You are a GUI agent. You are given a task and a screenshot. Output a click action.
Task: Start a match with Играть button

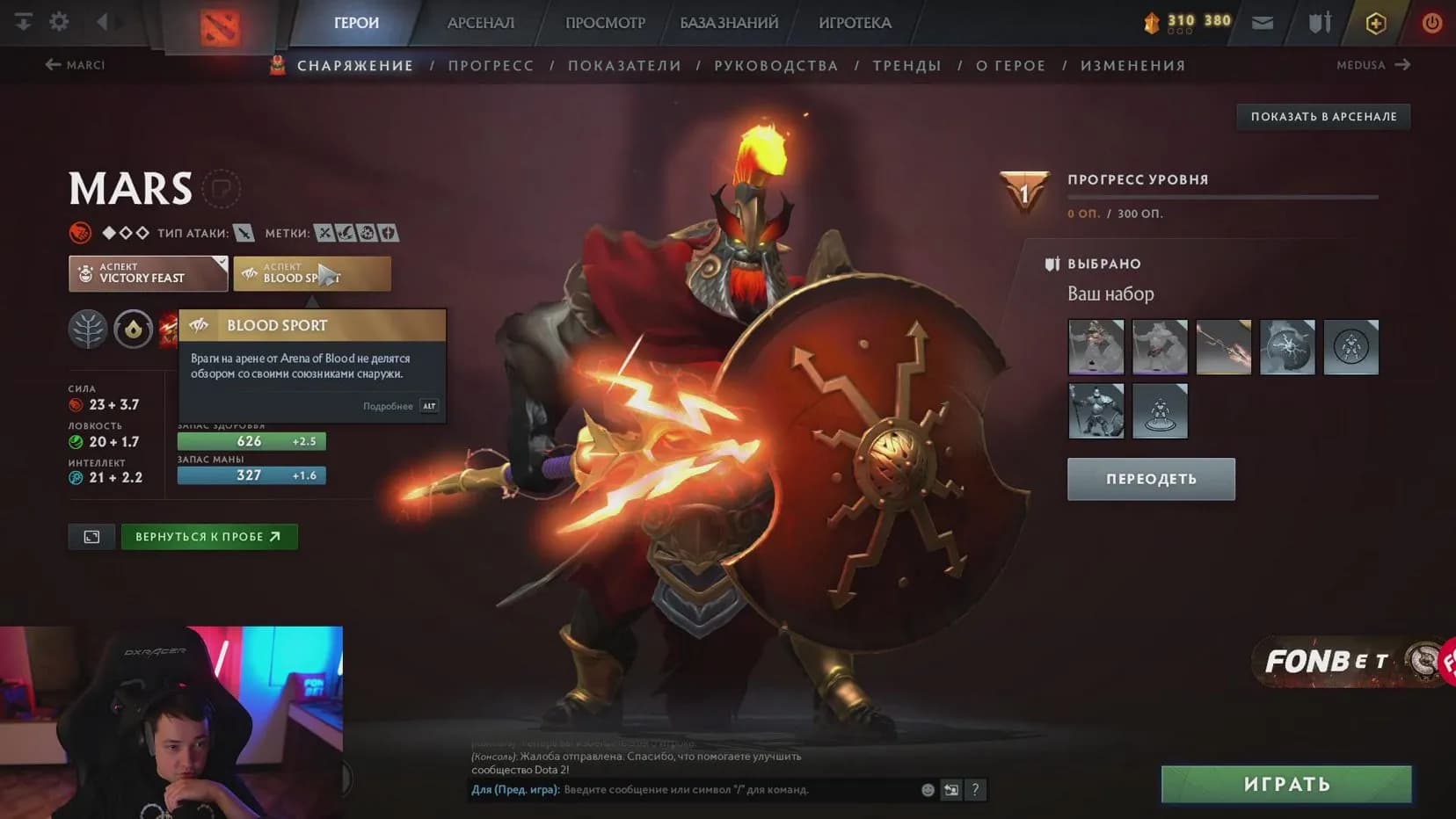click(1286, 784)
